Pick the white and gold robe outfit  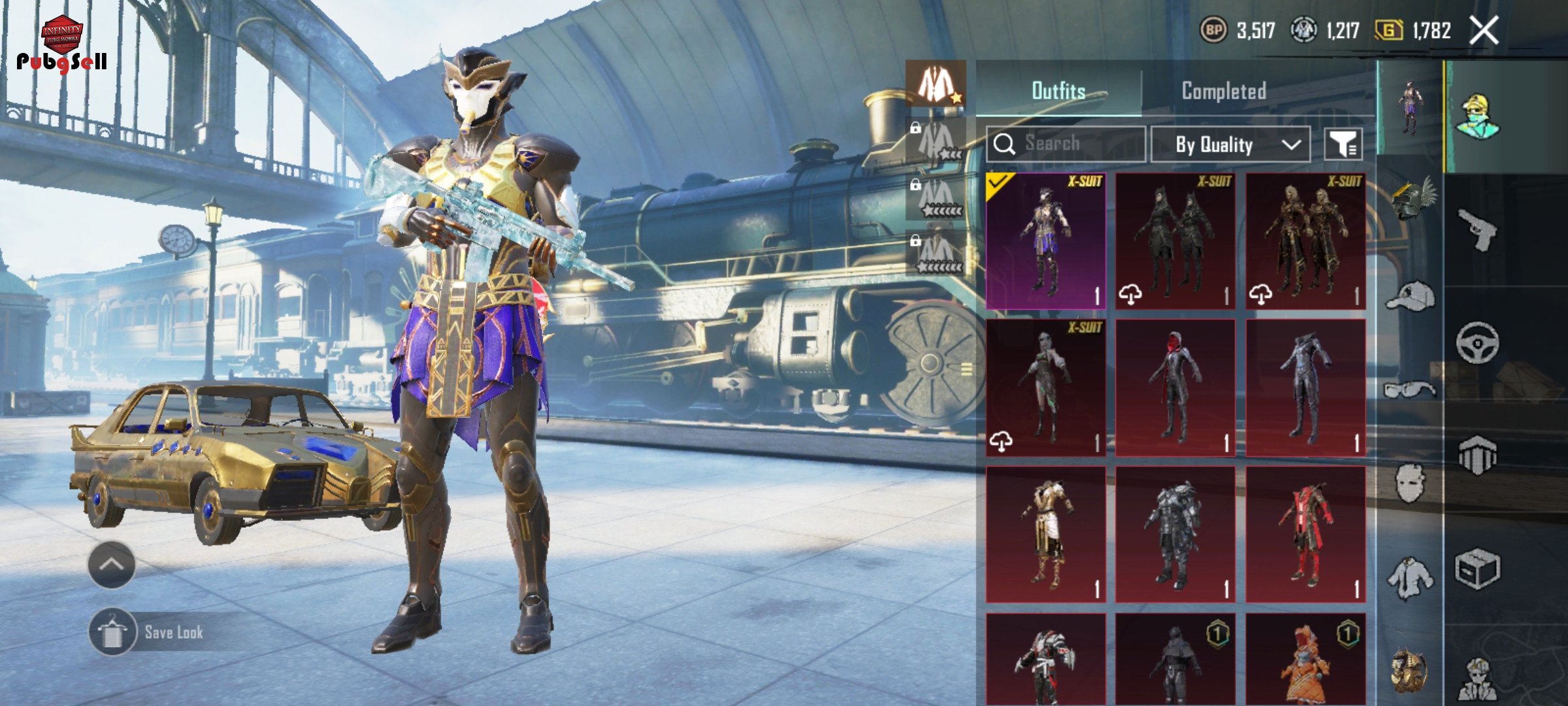coord(1045,534)
